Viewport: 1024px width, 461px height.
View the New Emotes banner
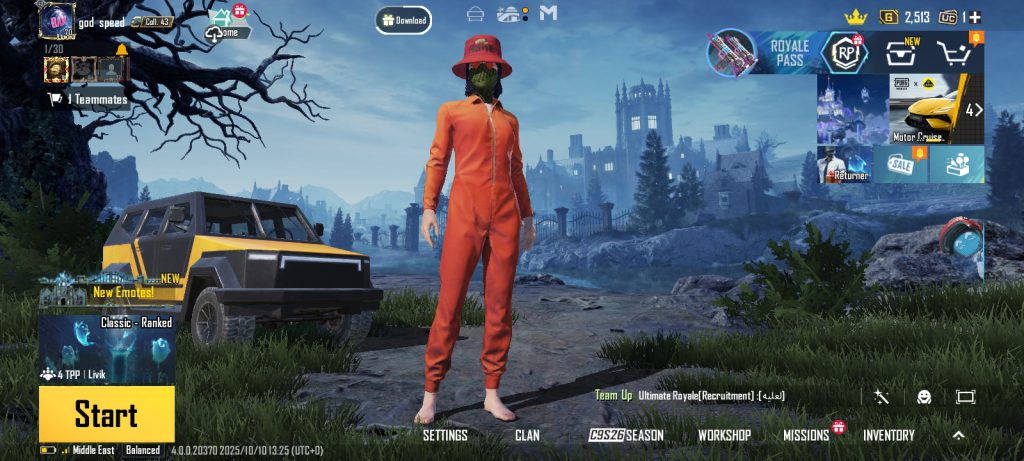click(x=110, y=290)
